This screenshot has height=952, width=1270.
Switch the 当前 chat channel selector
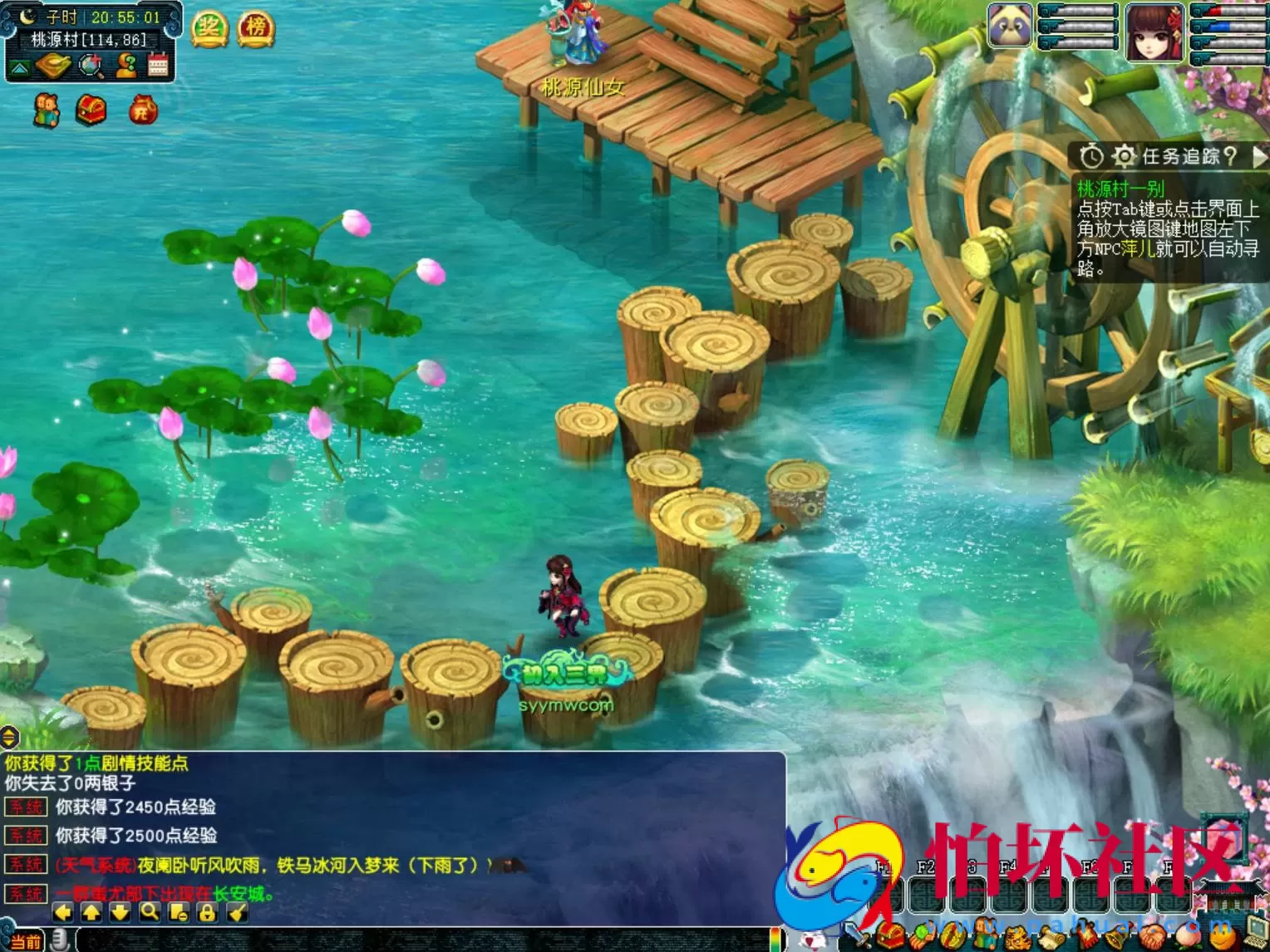tap(25, 941)
